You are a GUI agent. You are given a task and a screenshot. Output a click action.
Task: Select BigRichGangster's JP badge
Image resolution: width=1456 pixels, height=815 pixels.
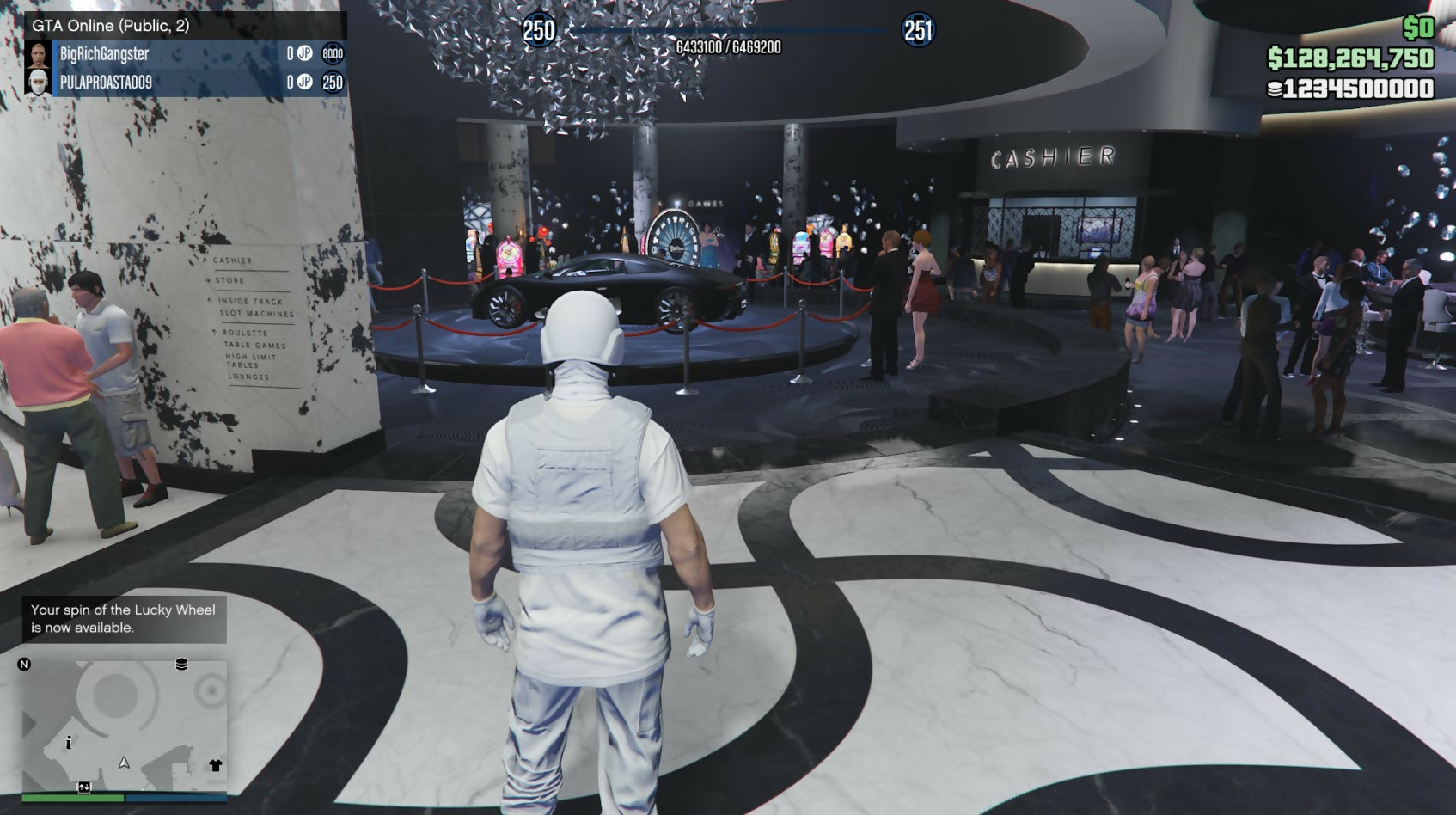pyautogui.click(x=305, y=53)
